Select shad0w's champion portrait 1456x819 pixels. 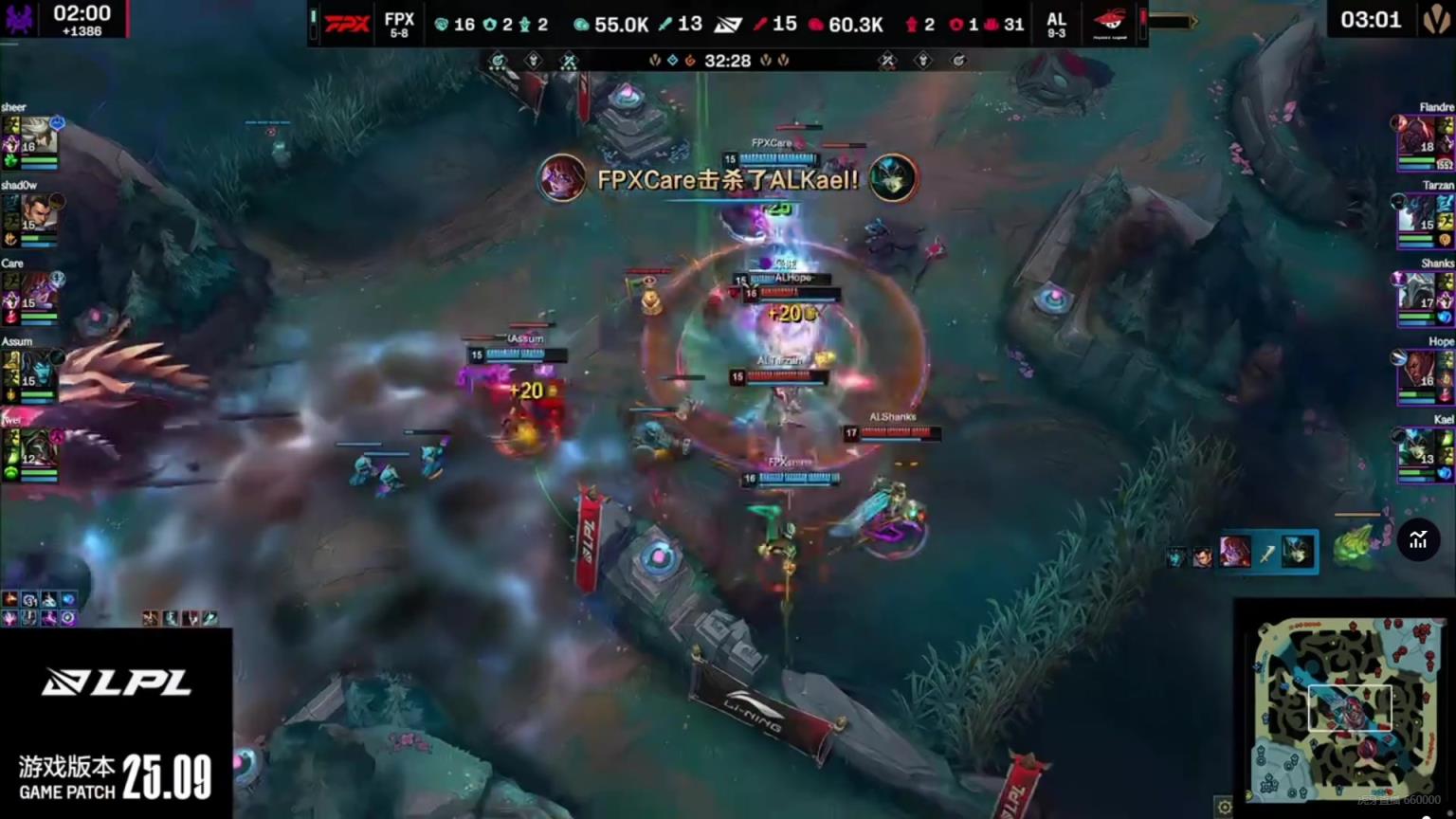coord(38,213)
